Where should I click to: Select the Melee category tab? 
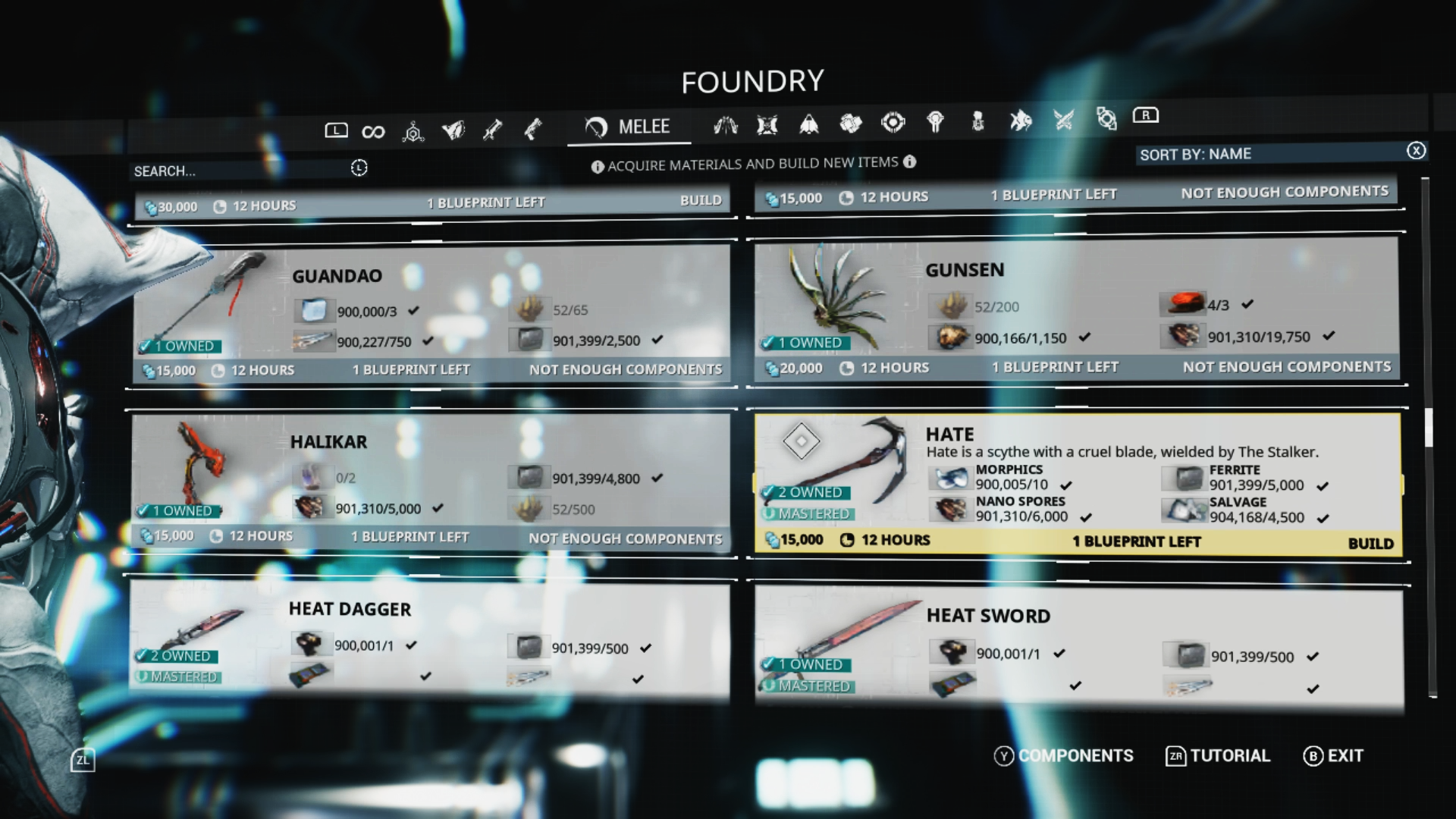click(629, 127)
